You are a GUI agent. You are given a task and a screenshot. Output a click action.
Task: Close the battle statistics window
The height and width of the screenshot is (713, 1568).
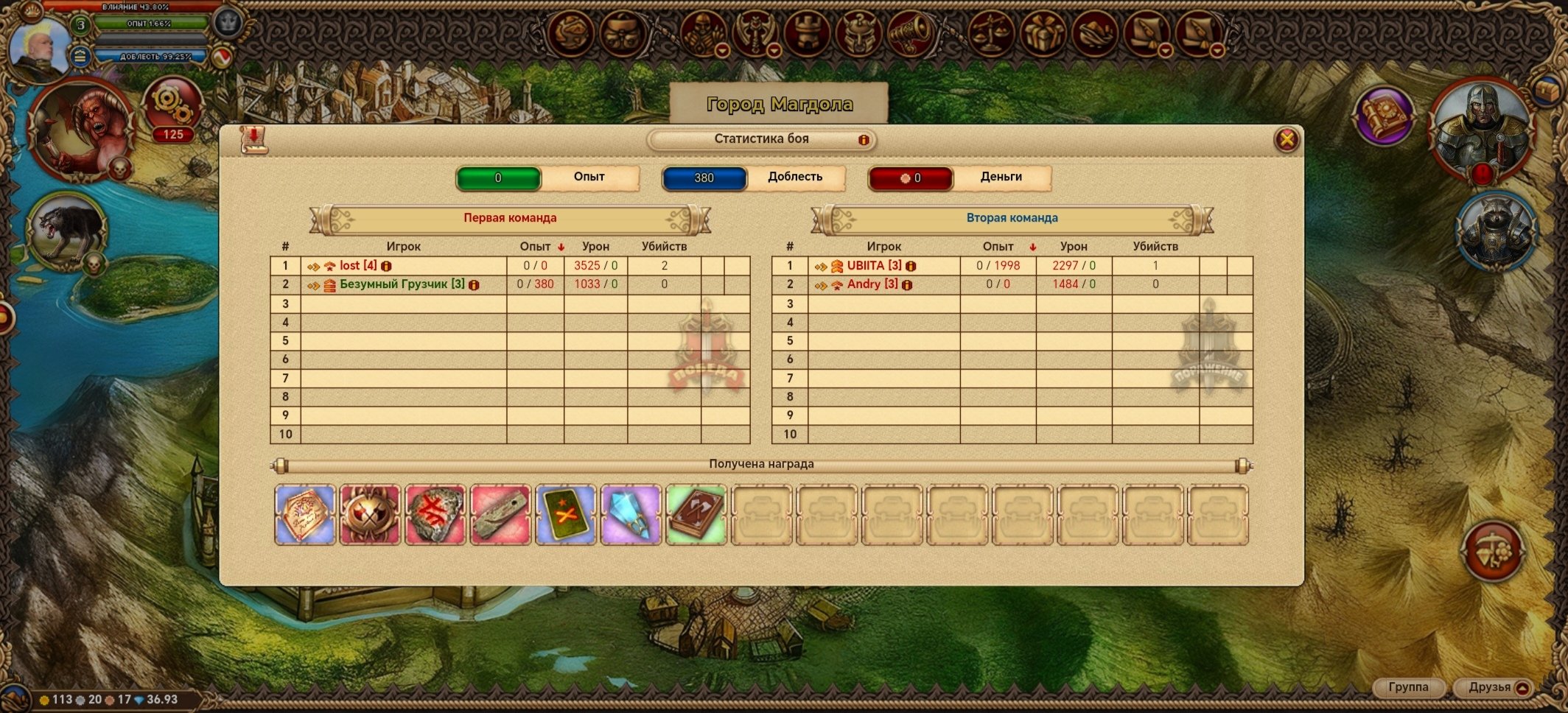pos(1287,139)
